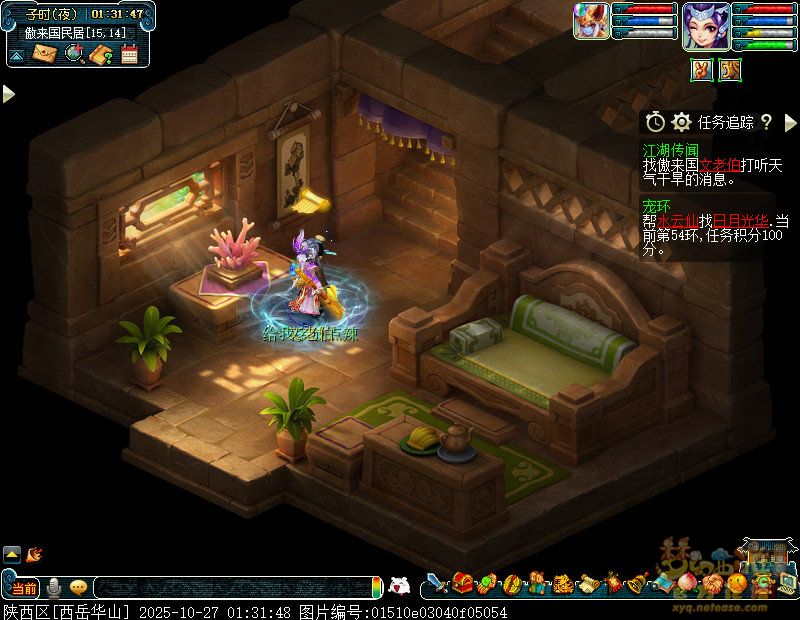Viewport: 800px width, 620px height.
Task: Click the quest tracker stopwatch icon
Action: click(x=655, y=122)
